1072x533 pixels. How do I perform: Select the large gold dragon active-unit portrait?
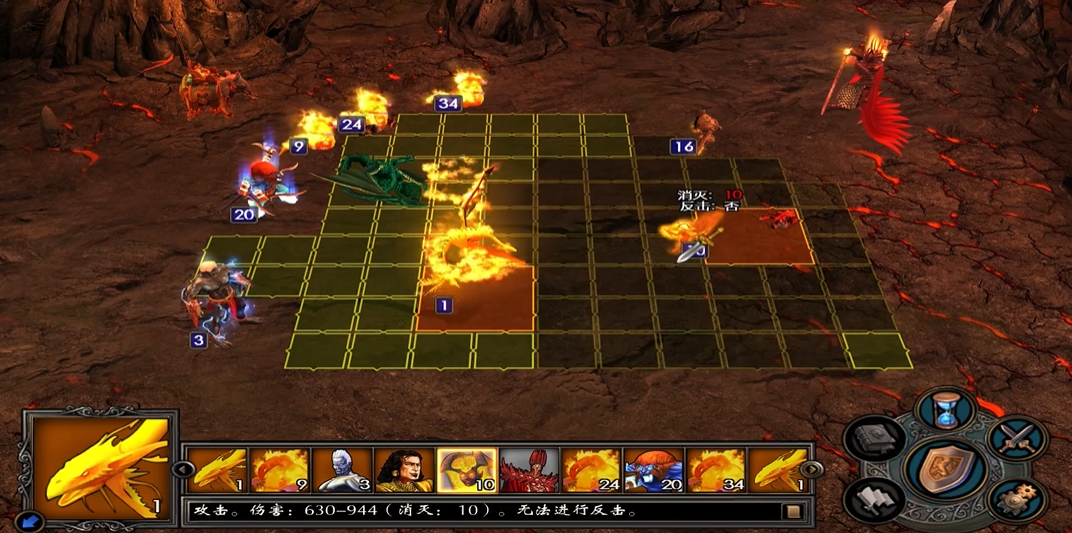(99, 465)
